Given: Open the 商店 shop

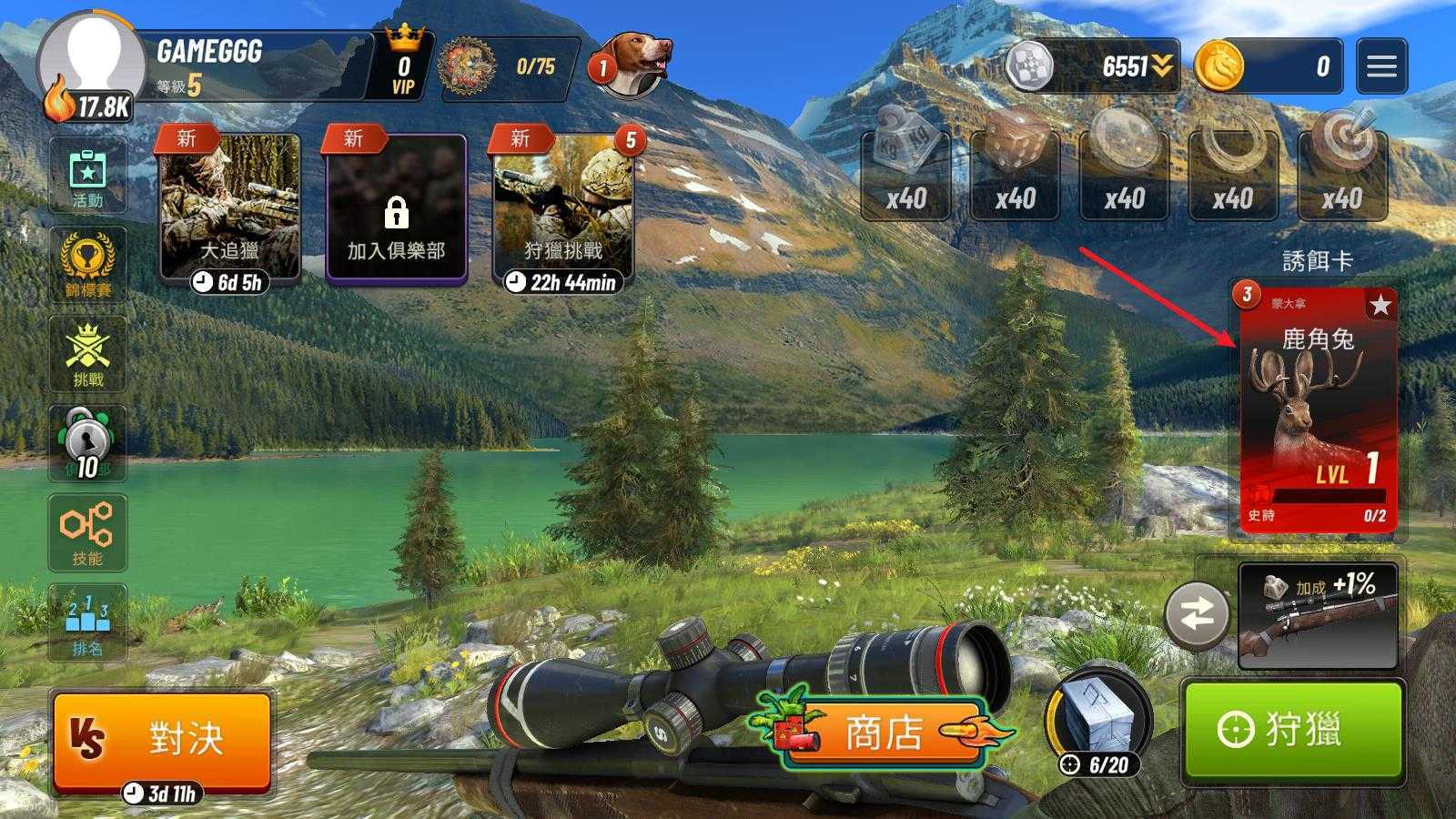Looking at the screenshot, I should click(883, 733).
